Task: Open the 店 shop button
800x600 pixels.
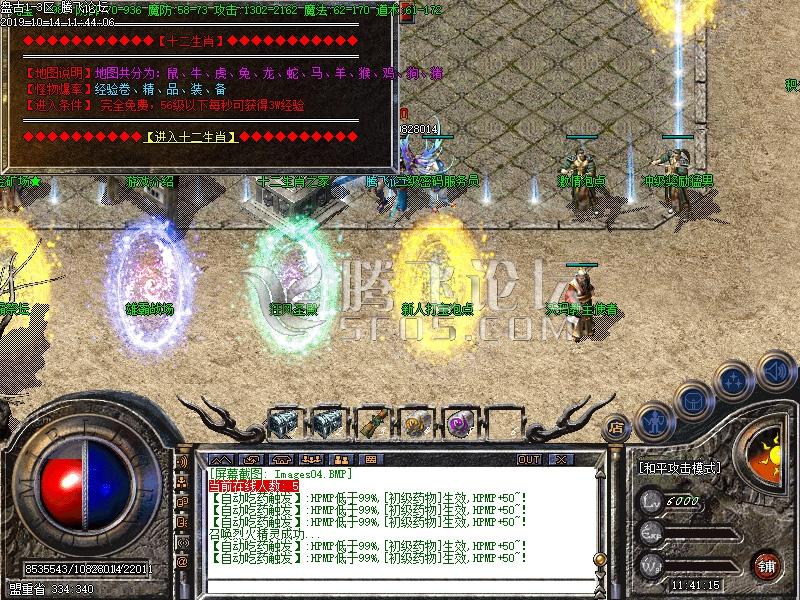Action: tap(616, 424)
